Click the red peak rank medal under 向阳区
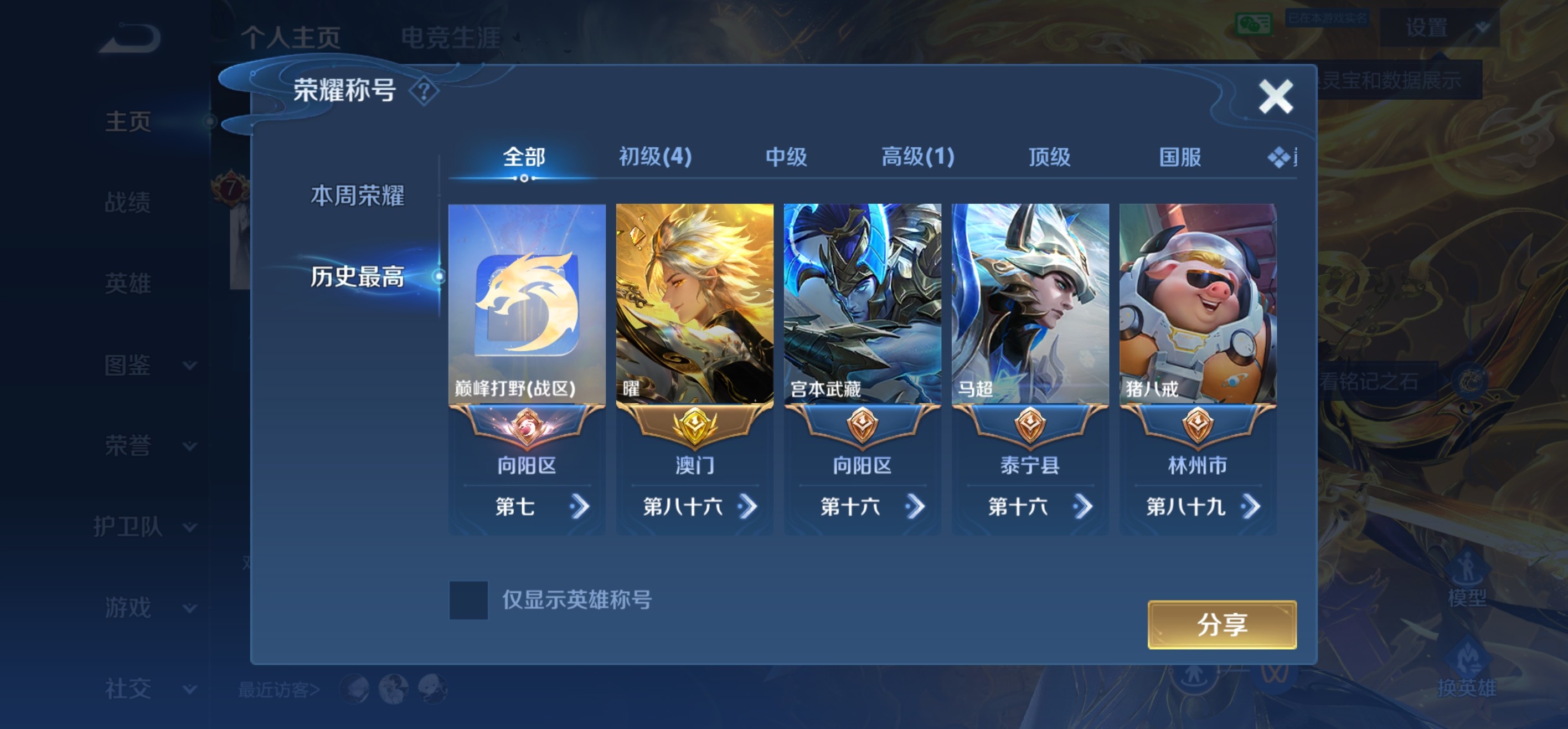Viewport: 1568px width, 729px height. point(528,427)
